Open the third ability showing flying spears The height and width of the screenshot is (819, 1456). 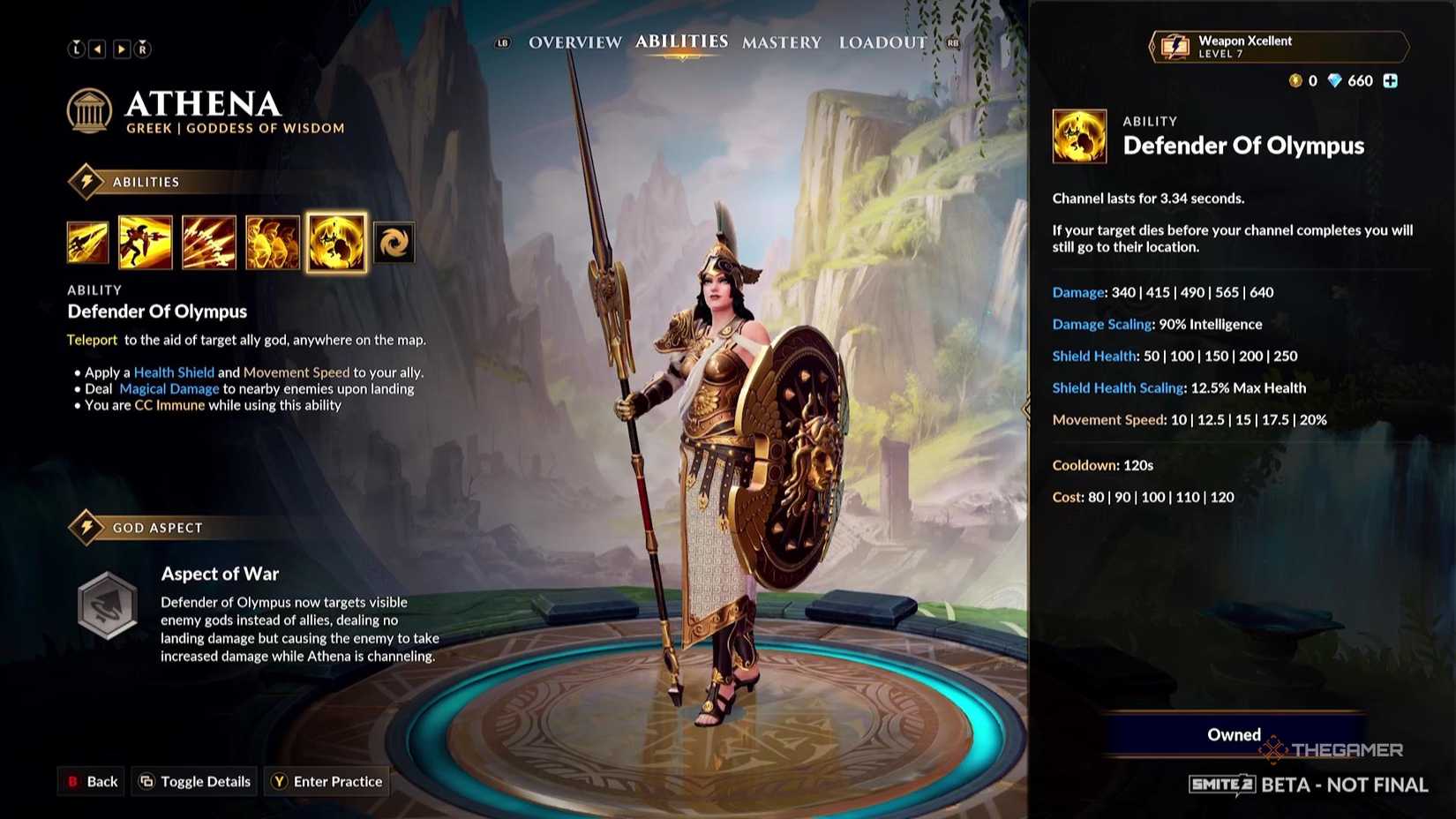209,242
